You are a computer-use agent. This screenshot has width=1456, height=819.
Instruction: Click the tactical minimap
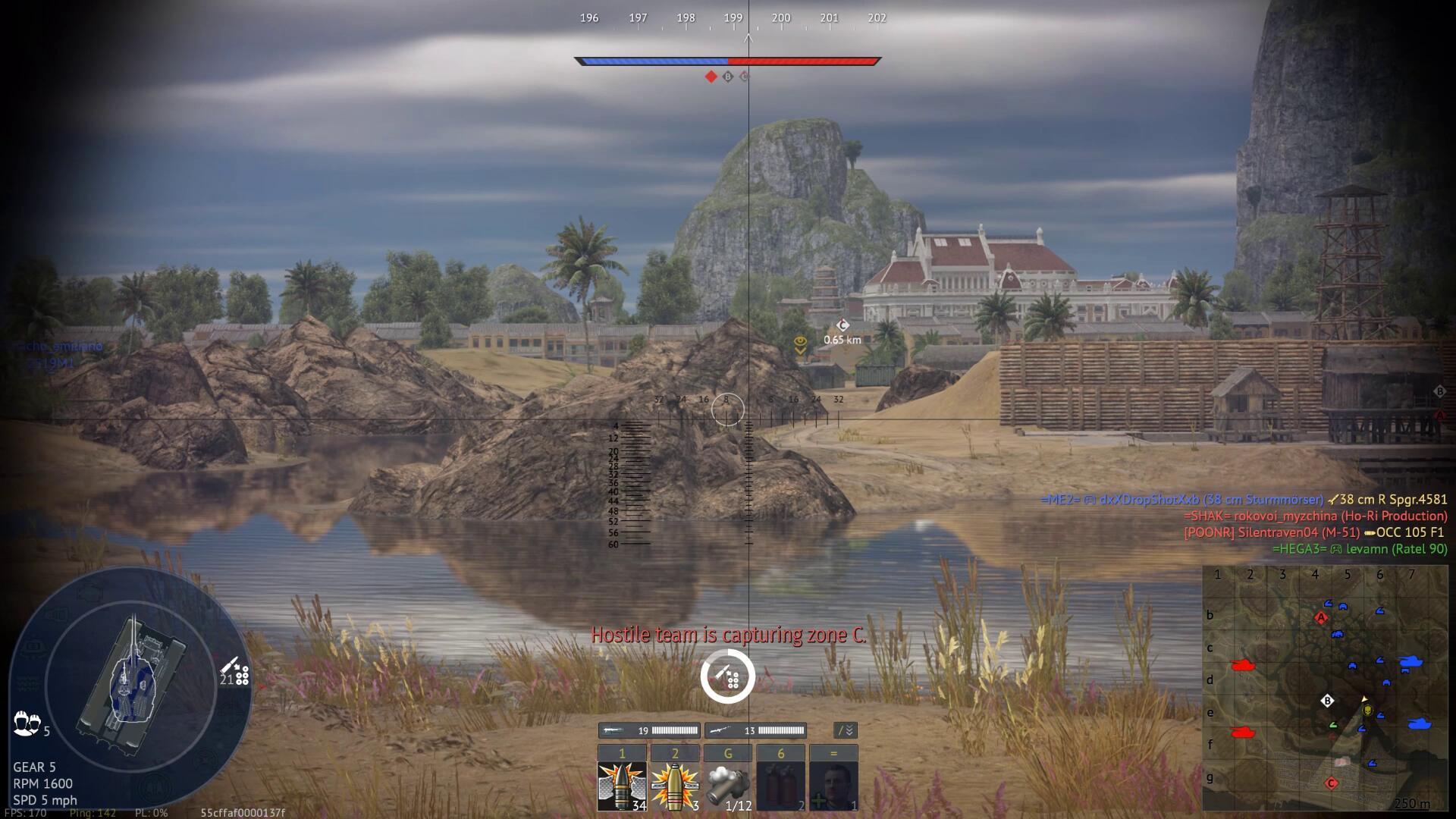(x=1324, y=688)
